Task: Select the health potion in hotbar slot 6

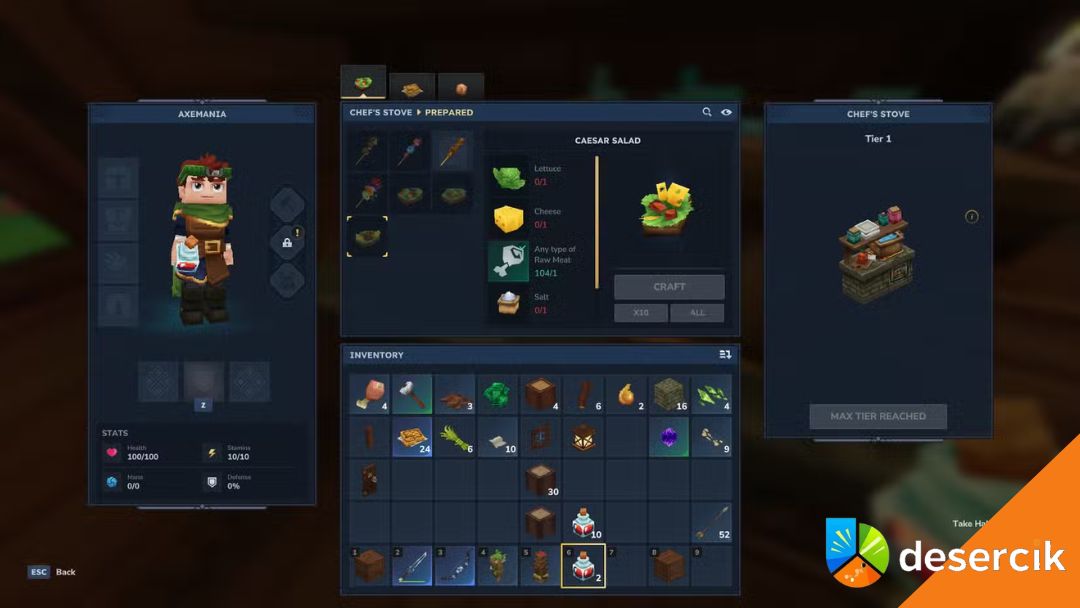Action: pyautogui.click(x=583, y=566)
